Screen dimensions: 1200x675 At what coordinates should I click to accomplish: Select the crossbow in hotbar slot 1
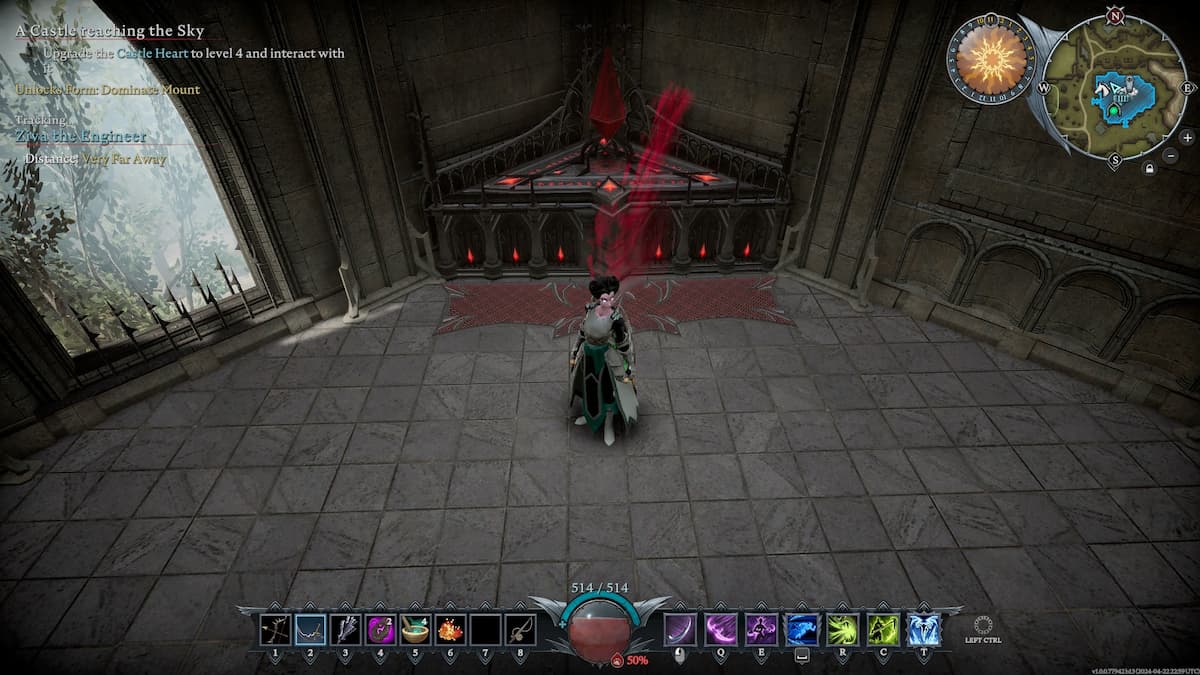(x=276, y=630)
